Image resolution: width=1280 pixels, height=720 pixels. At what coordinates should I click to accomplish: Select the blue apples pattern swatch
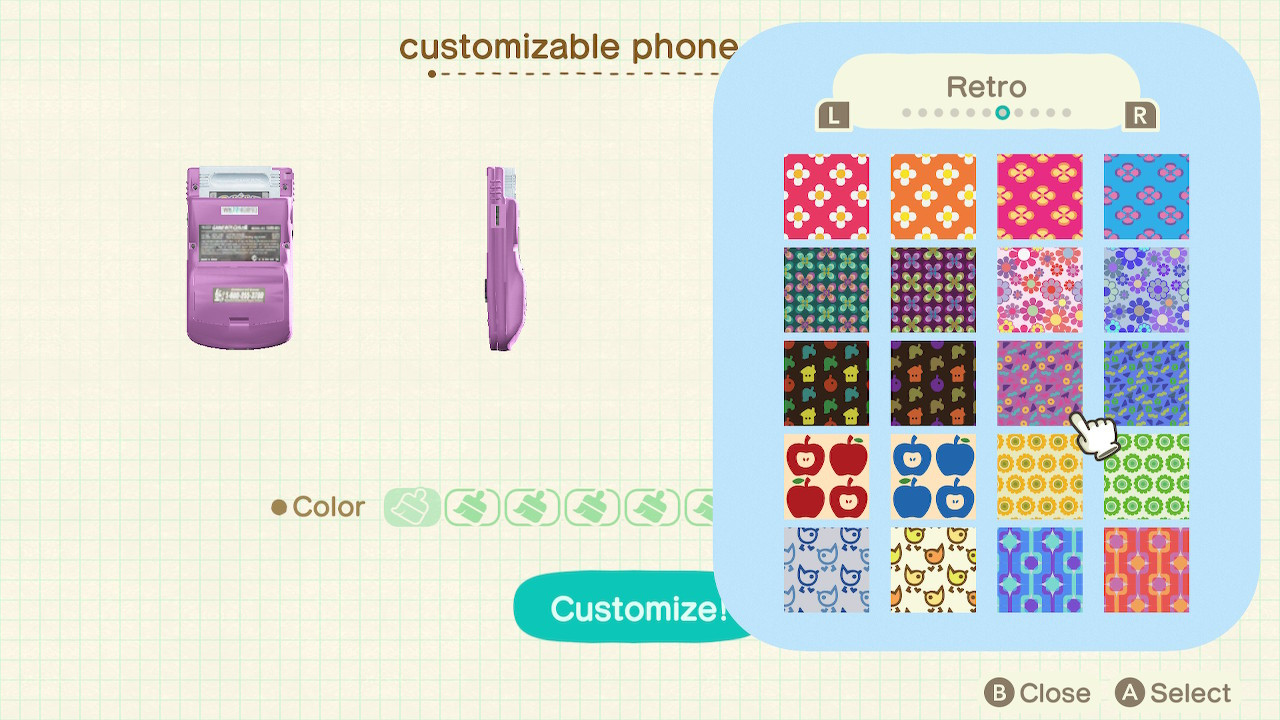(933, 475)
